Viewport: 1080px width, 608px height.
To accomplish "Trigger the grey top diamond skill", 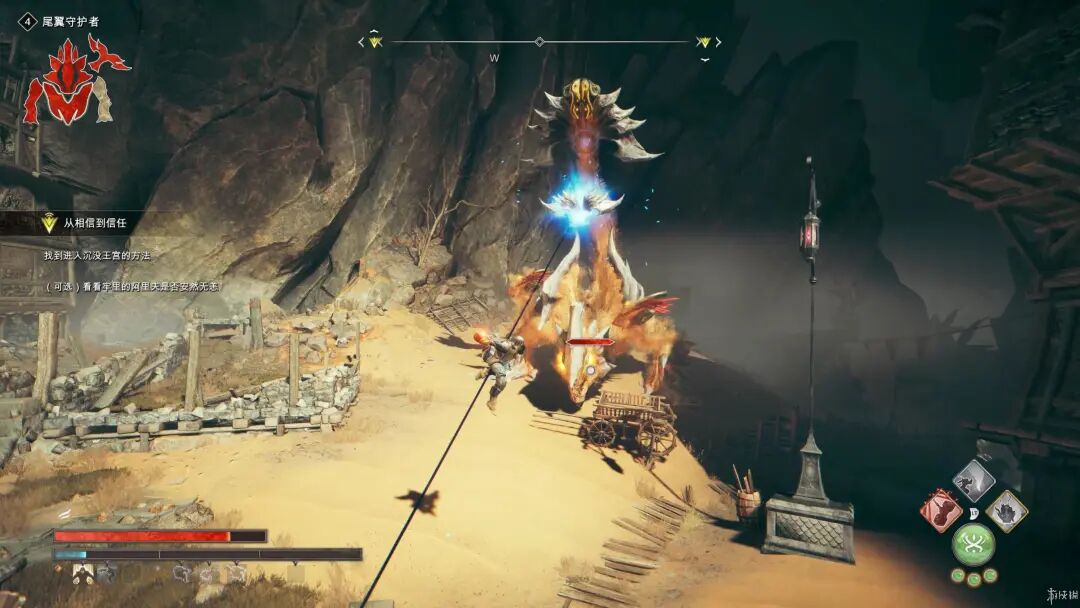I will pyautogui.click(x=973, y=481).
